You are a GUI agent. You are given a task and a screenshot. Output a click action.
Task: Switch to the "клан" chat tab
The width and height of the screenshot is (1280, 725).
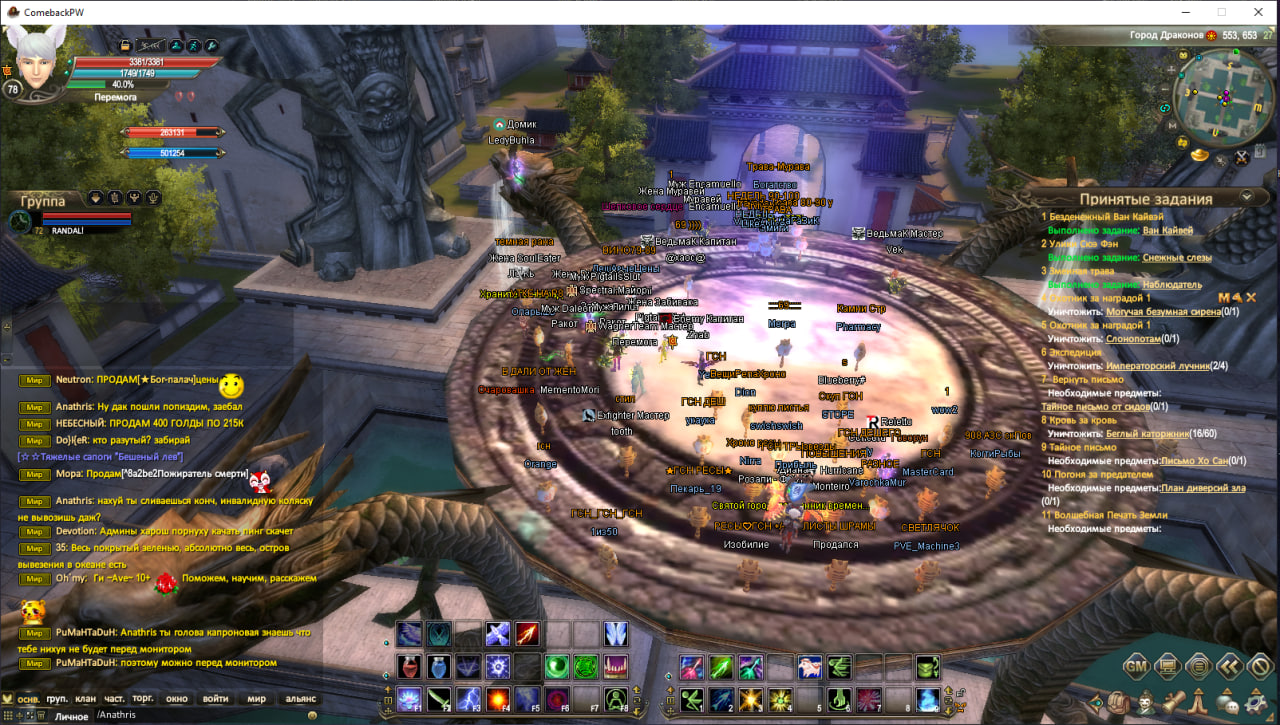coord(86,699)
